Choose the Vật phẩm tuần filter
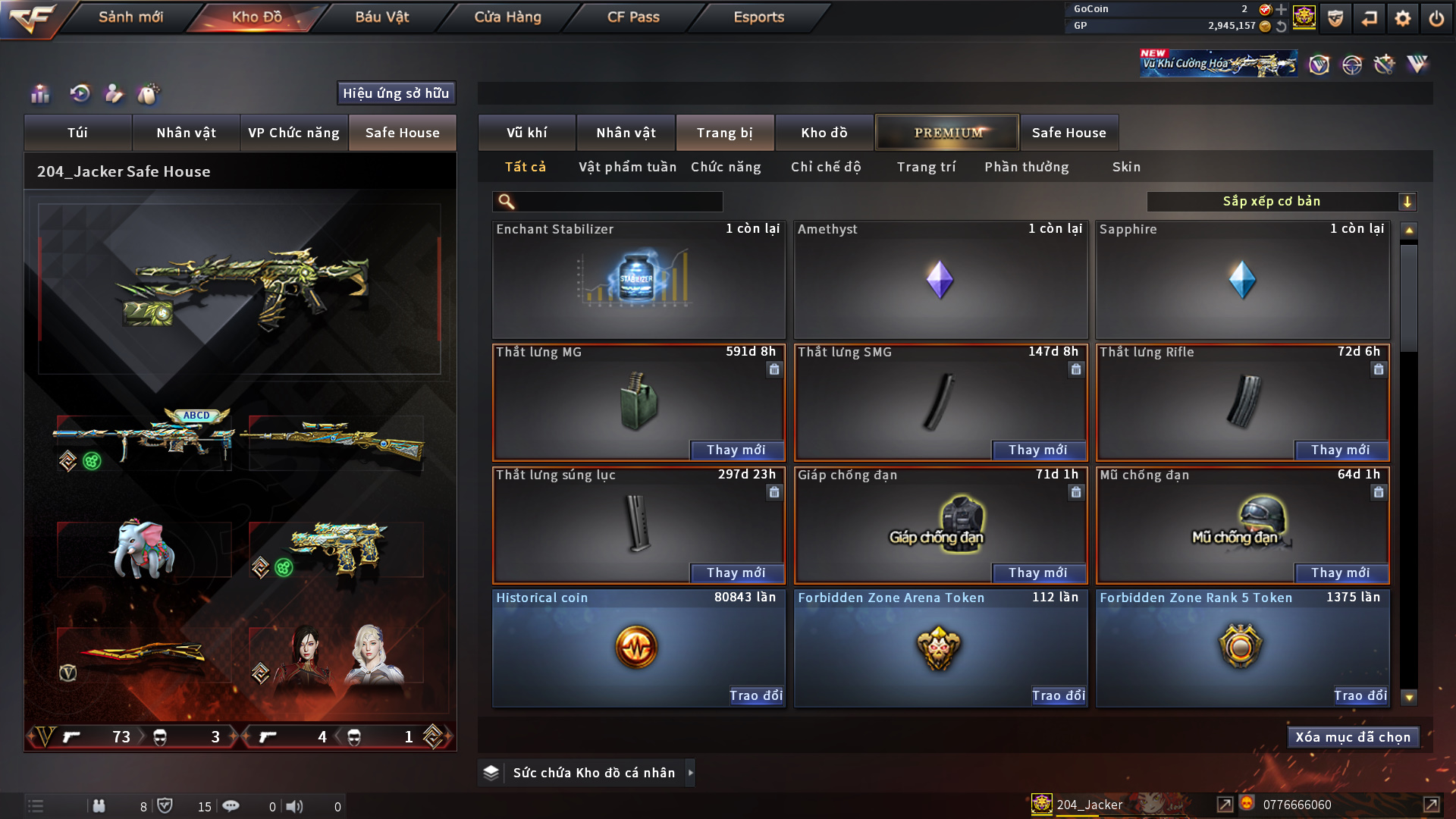1456x819 pixels. point(627,167)
